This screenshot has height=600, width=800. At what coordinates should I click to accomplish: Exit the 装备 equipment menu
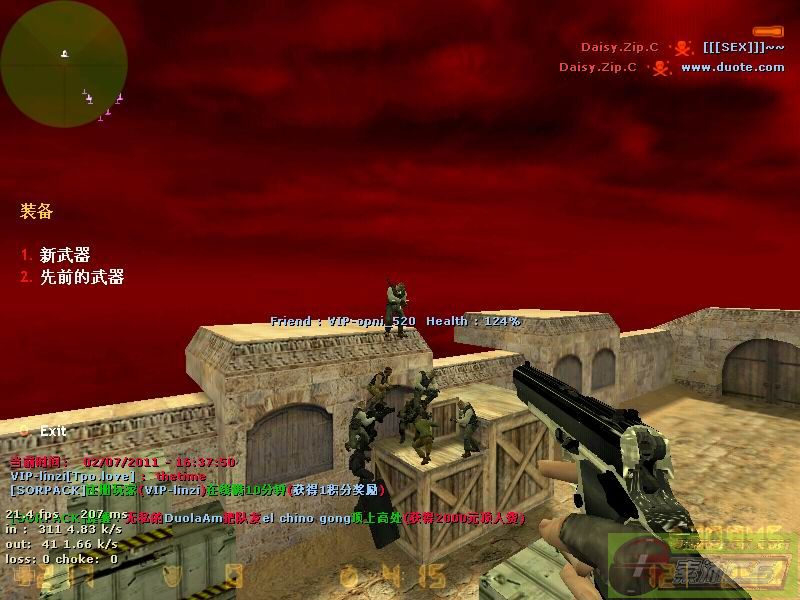(52, 431)
